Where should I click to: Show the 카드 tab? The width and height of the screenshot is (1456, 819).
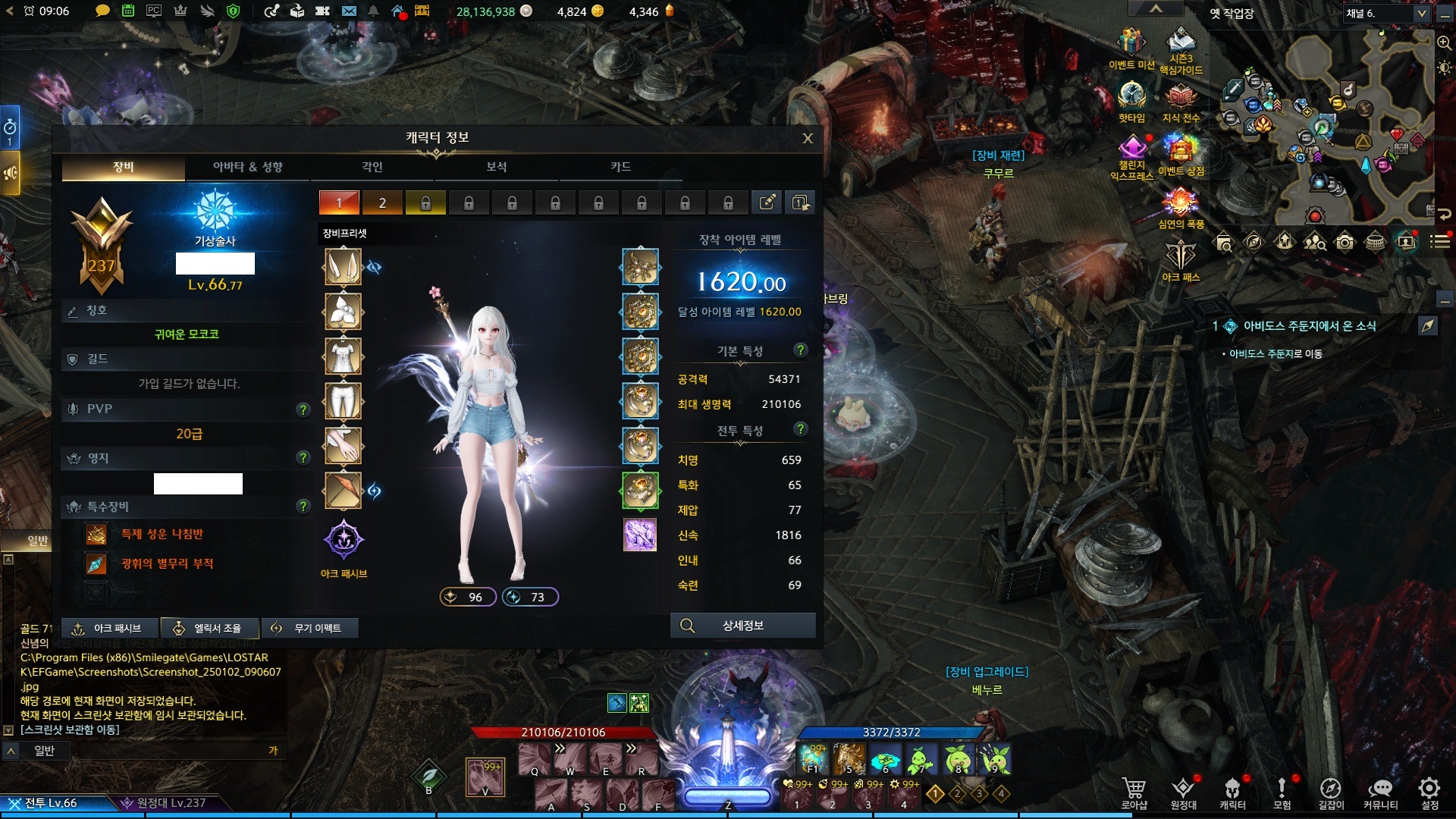[620, 167]
